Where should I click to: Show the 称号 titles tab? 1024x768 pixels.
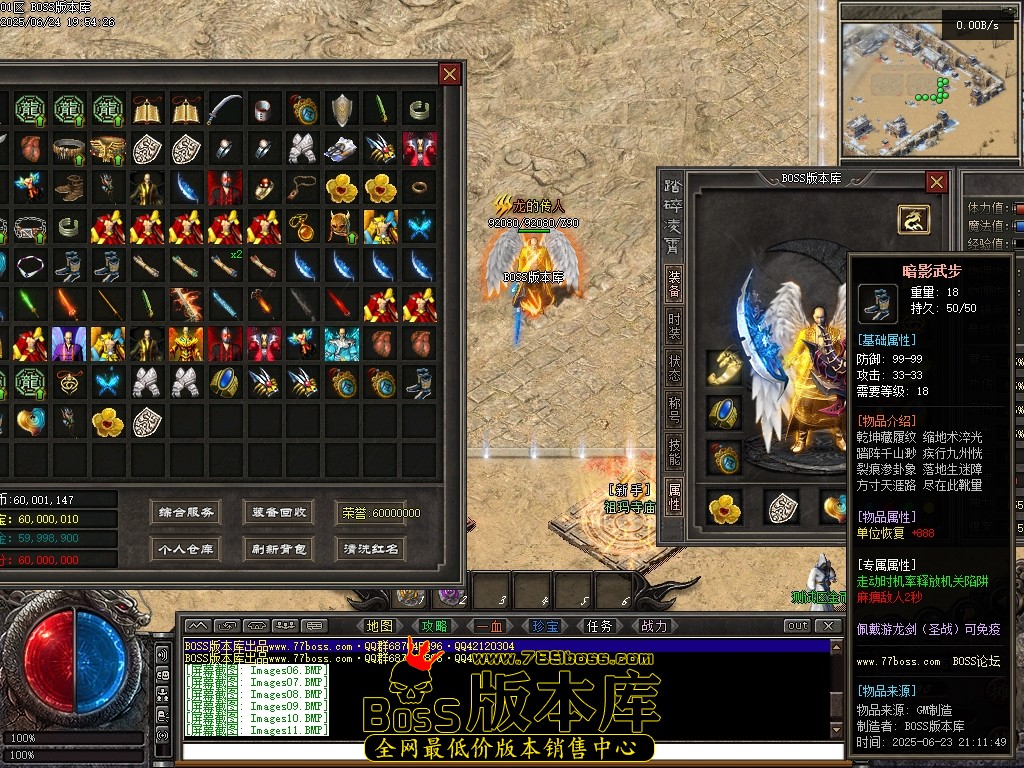(675, 409)
